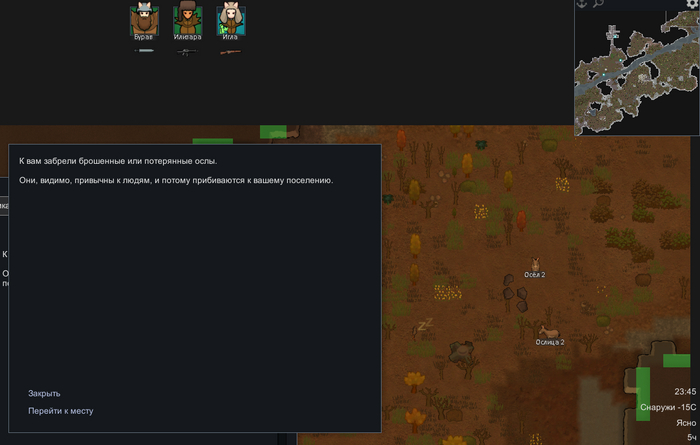Close the donkey arrival message with Закрыть
The height and width of the screenshot is (445, 700).
44,393
